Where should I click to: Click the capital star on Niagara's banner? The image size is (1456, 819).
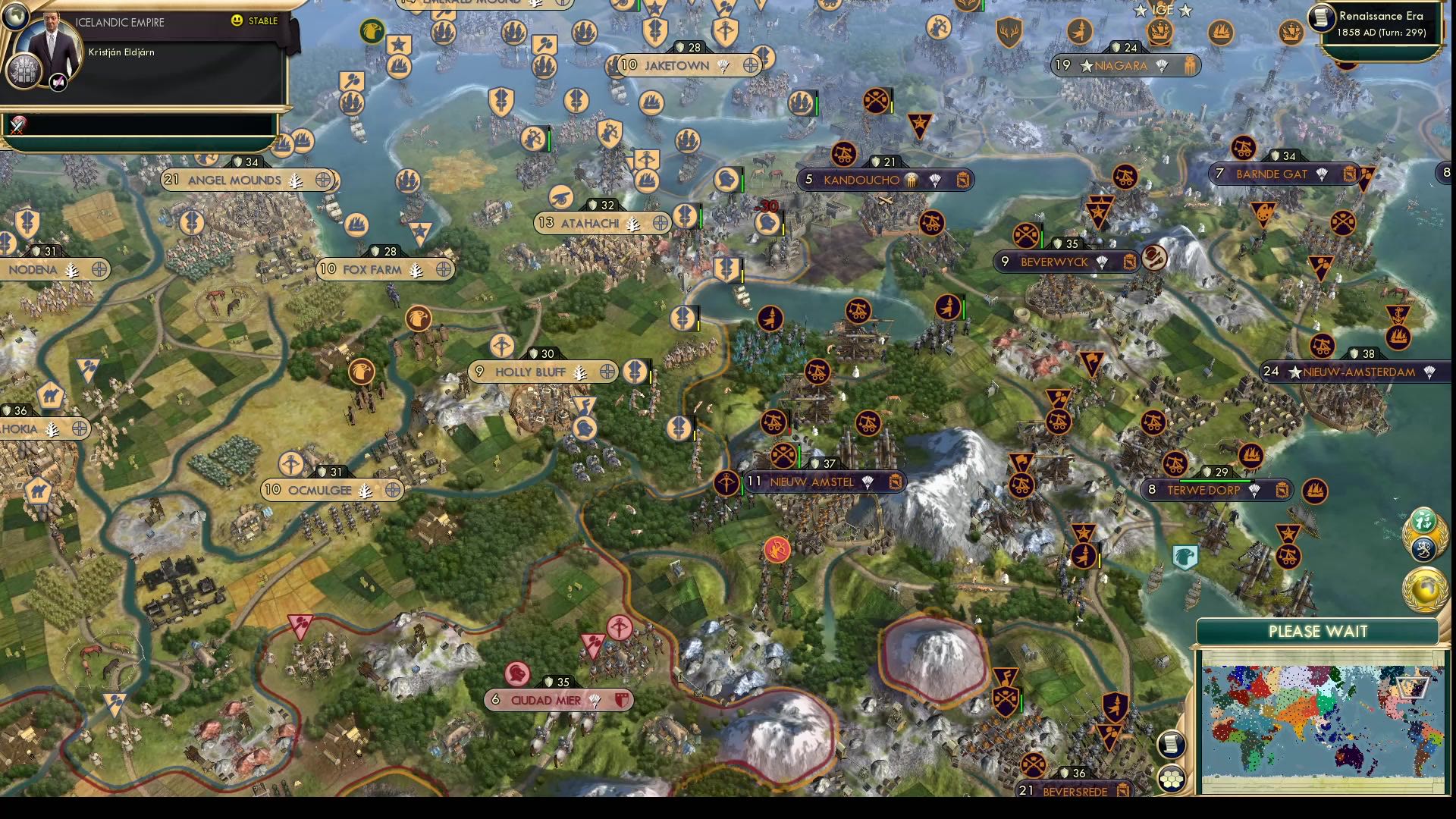[1087, 65]
